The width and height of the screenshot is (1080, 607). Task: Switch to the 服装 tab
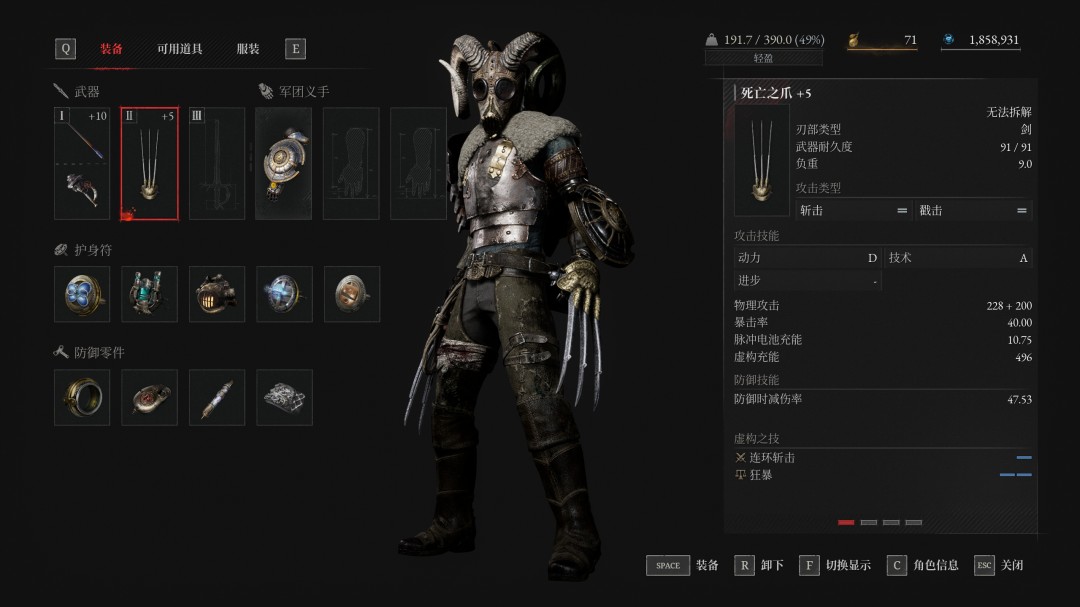point(247,49)
